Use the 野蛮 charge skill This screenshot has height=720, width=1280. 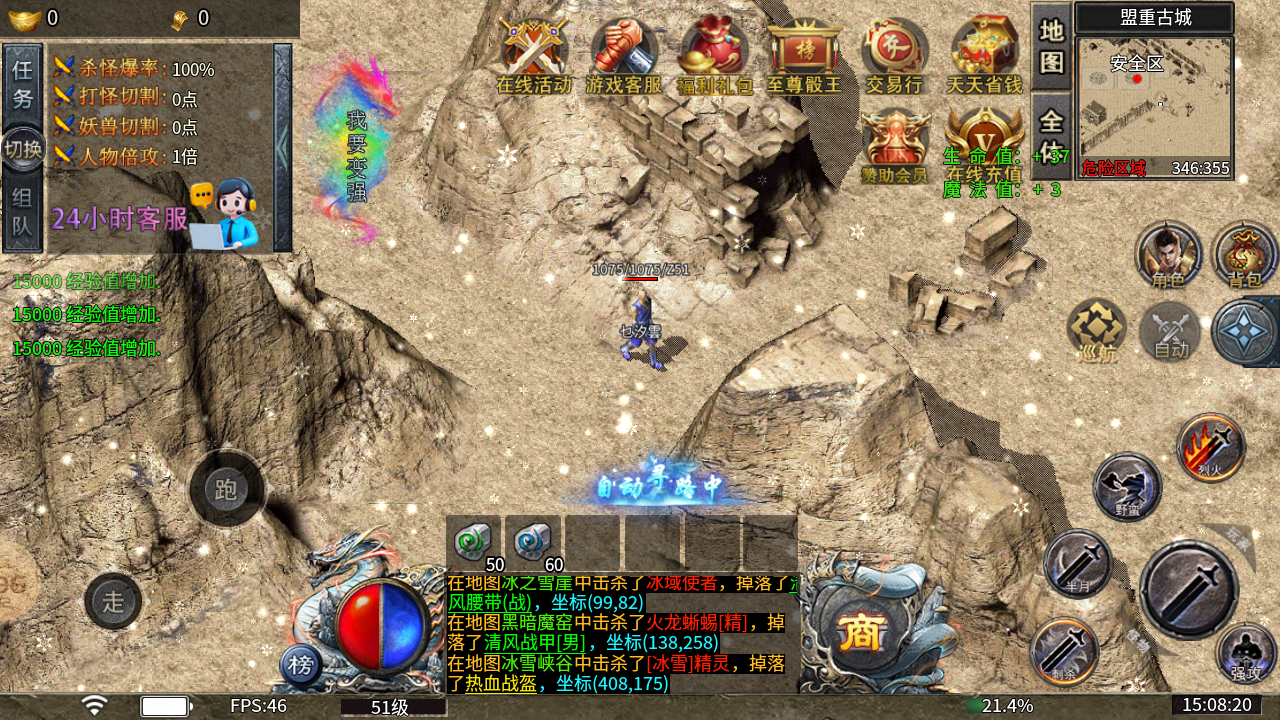[x=1128, y=487]
